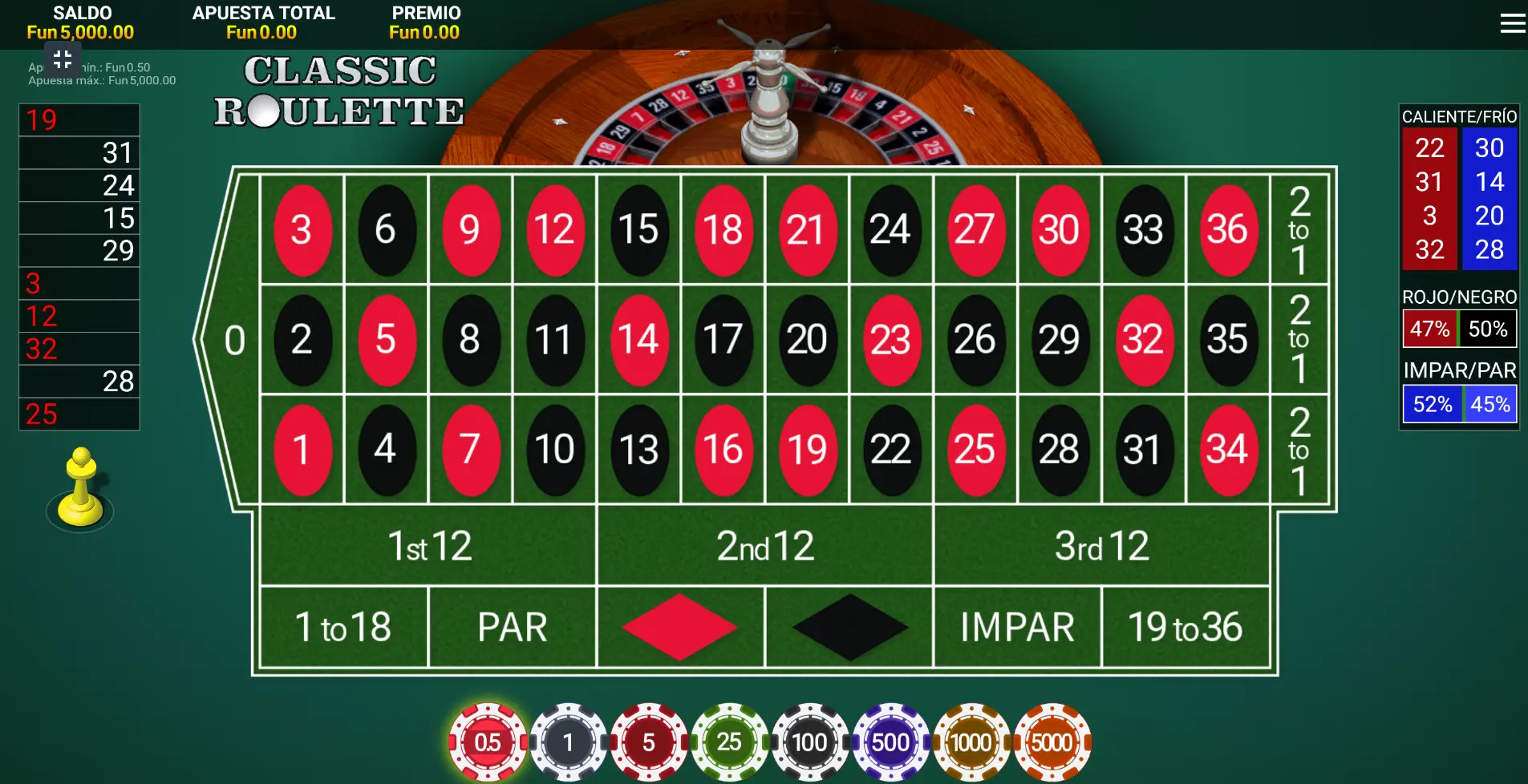
Task: Bet on PAR
Action: (x=513, y=626)
